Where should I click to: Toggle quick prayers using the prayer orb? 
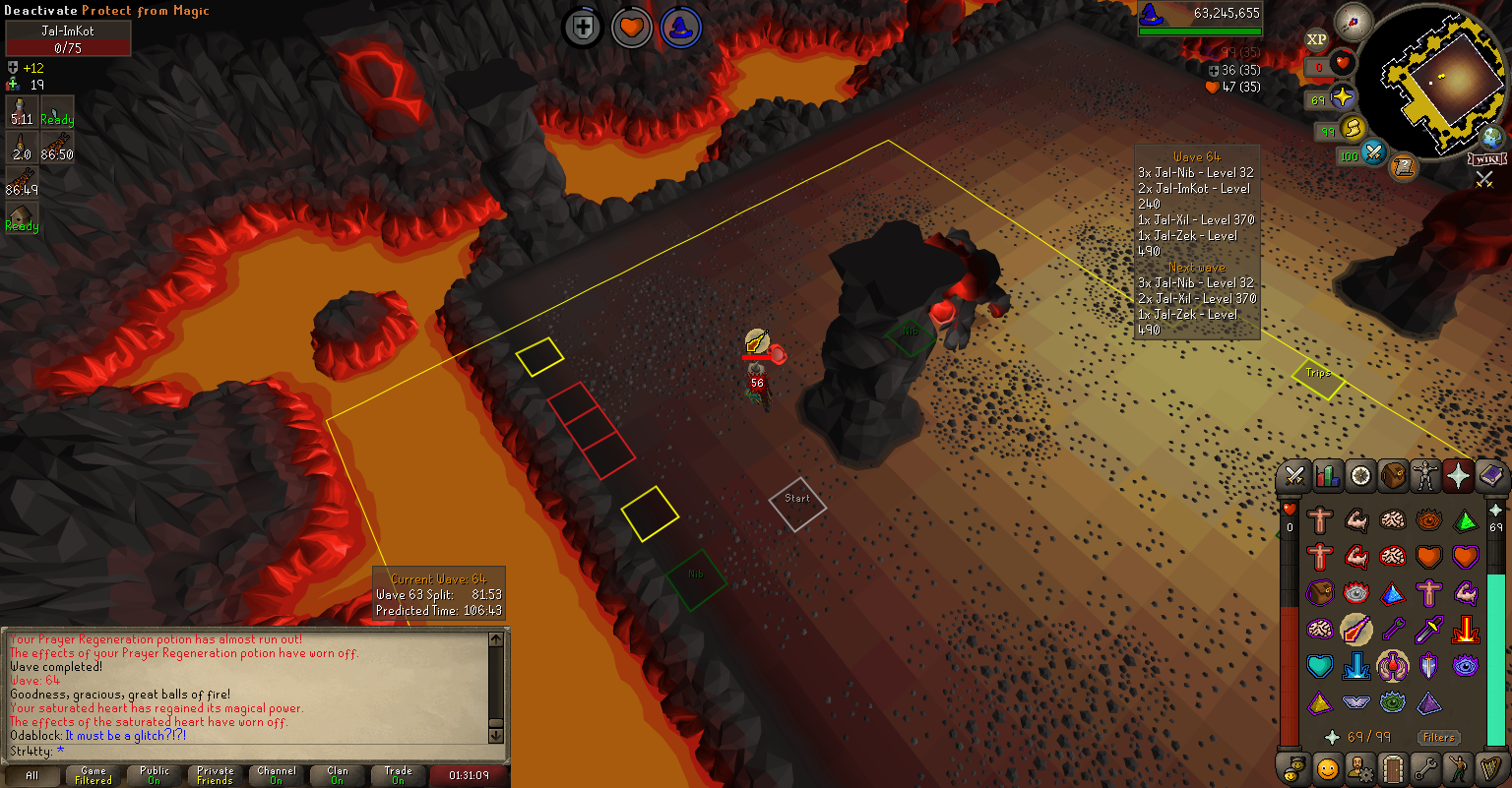click(x=1343, y=98)
